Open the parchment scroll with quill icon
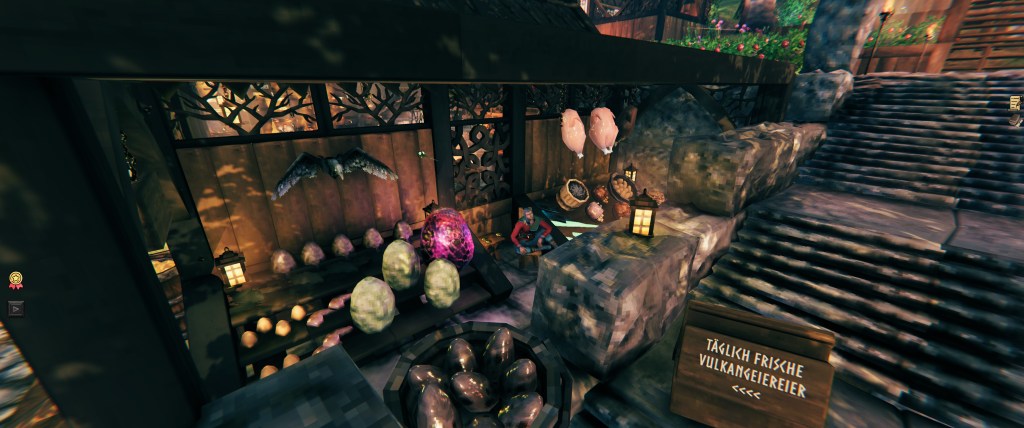1024x428 pixels. [x=1016, y=104]
